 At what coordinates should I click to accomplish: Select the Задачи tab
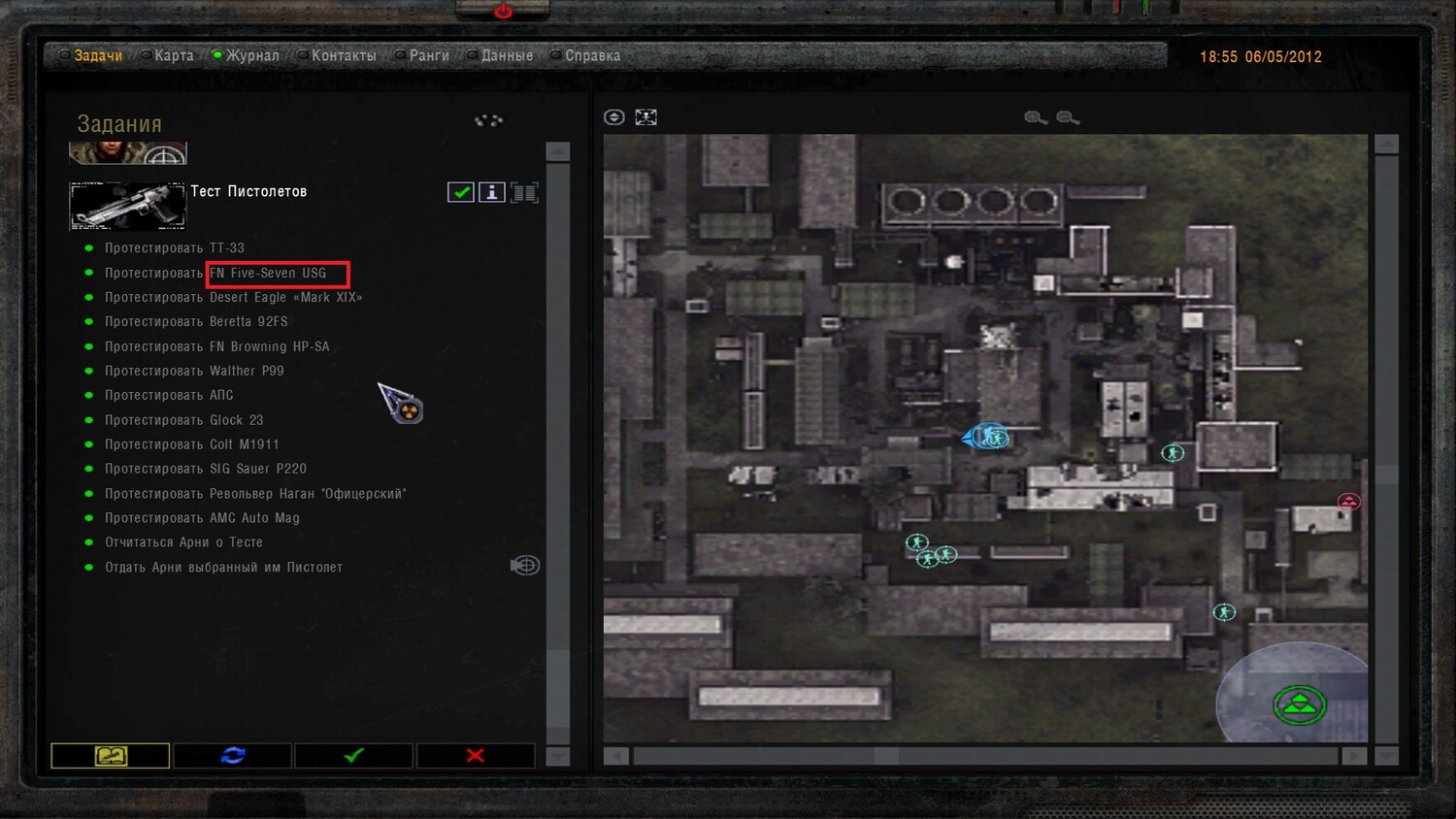98,56
